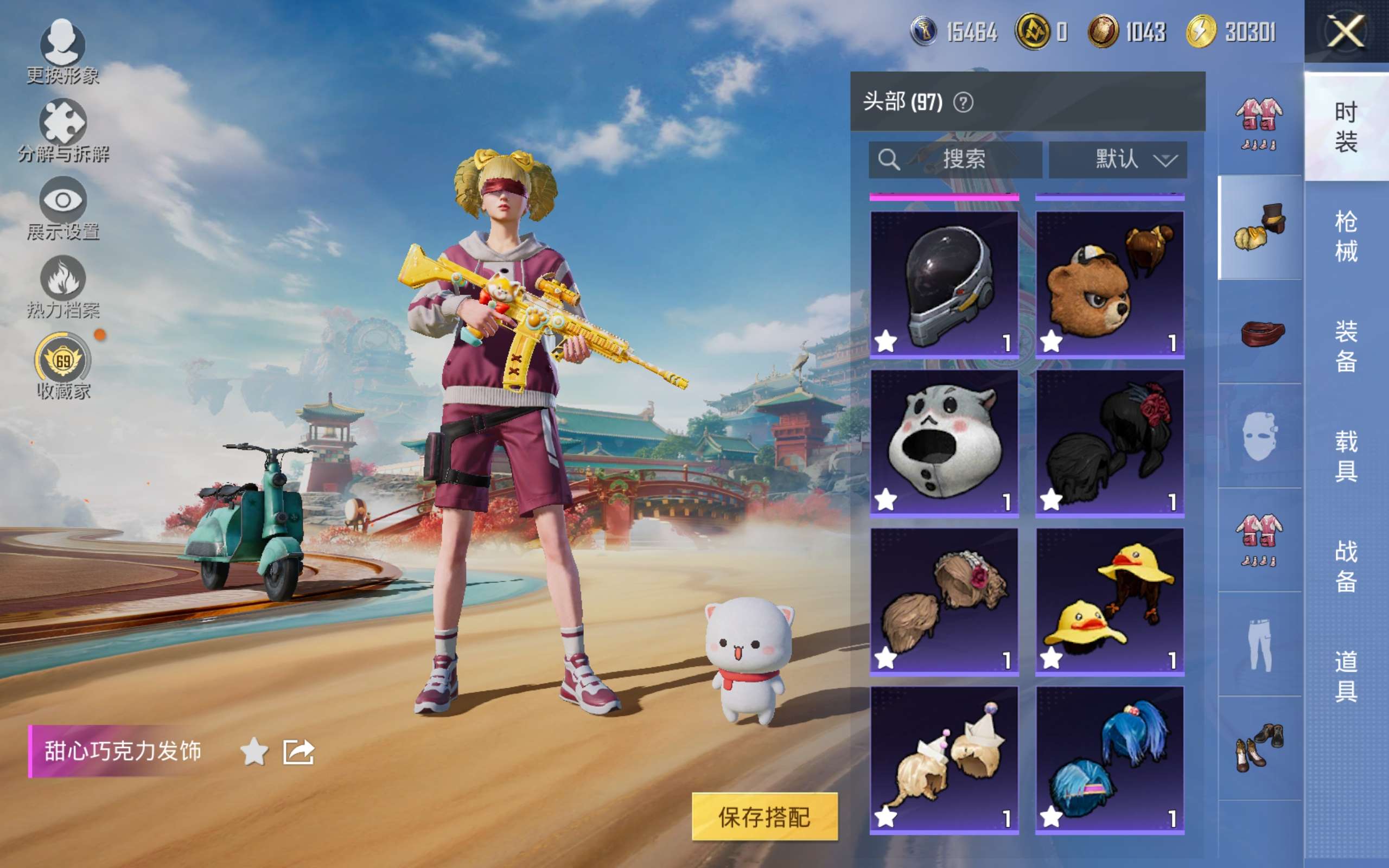1389x868 pixels.
Task: Choose the grey hamster hood item
Action: pyautogui.click(x=944, y=443)
